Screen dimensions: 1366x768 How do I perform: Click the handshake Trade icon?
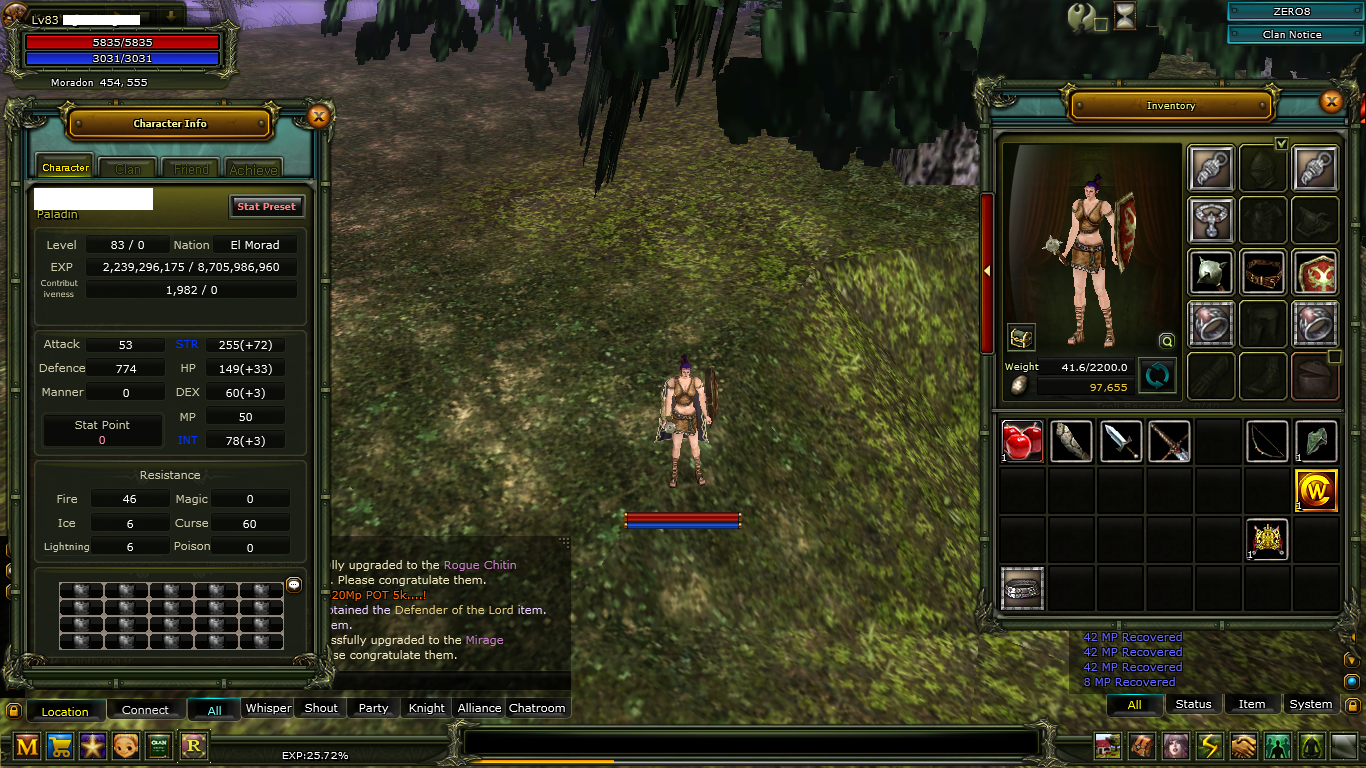pyautogui.click(x=1245, y=745)
